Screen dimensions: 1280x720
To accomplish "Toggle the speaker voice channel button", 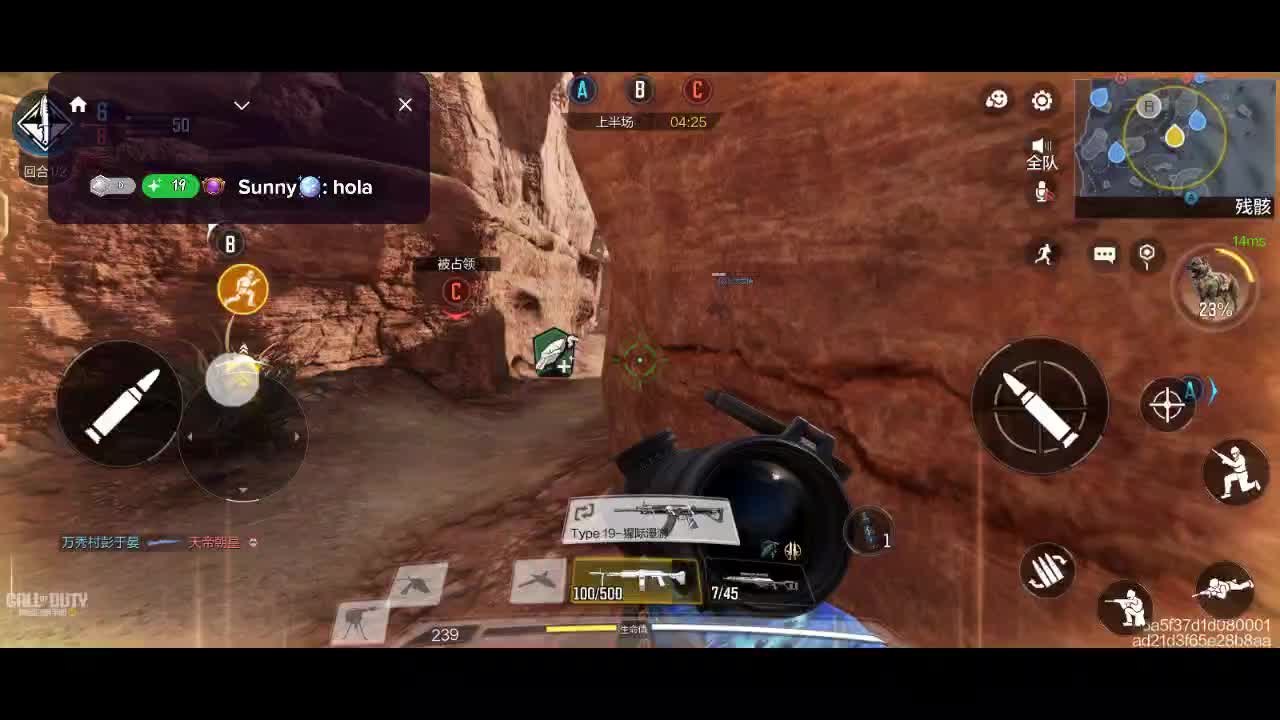I will tap(1042, 153).
